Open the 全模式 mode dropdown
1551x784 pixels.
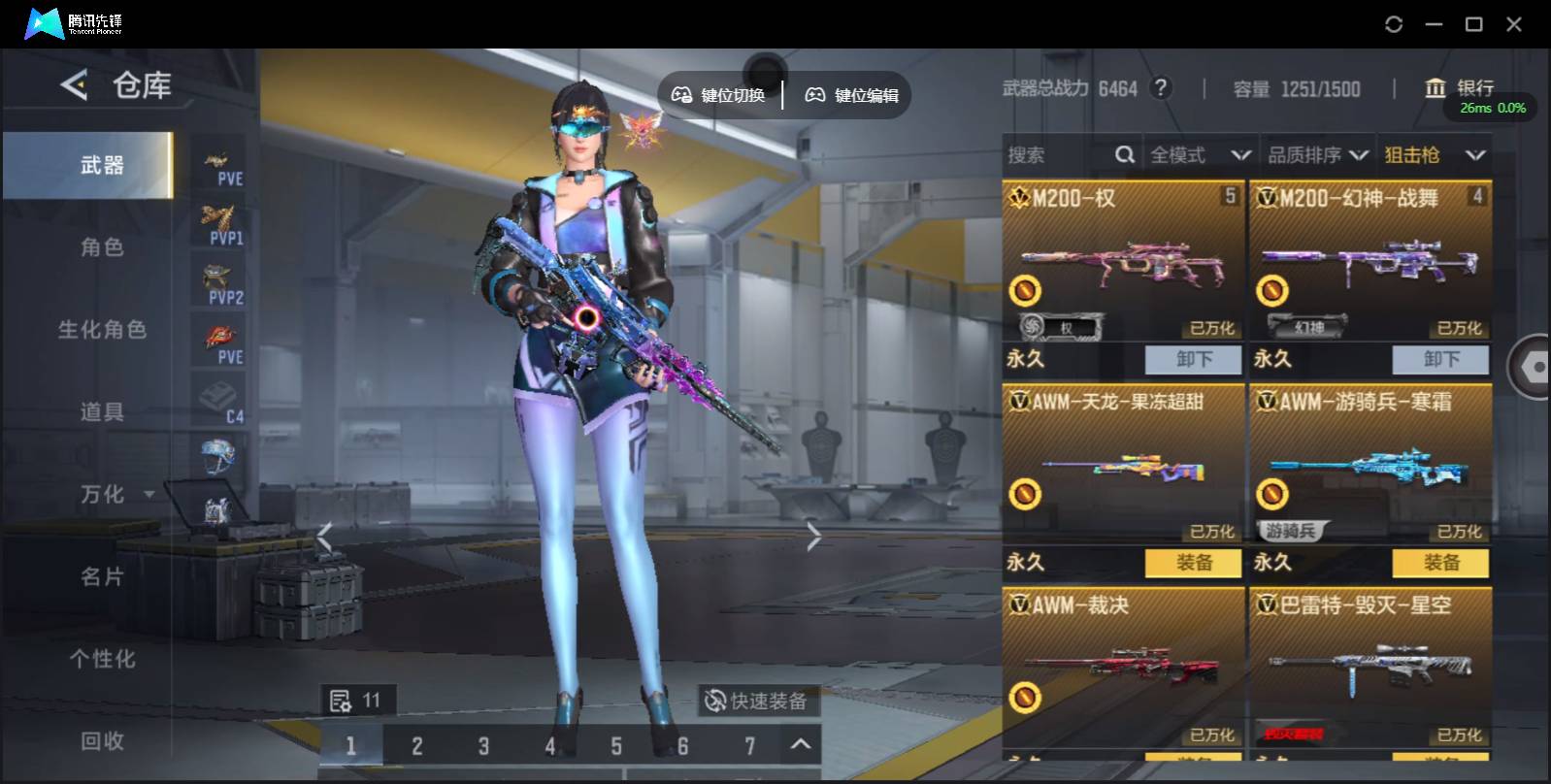click(1200, 155)
